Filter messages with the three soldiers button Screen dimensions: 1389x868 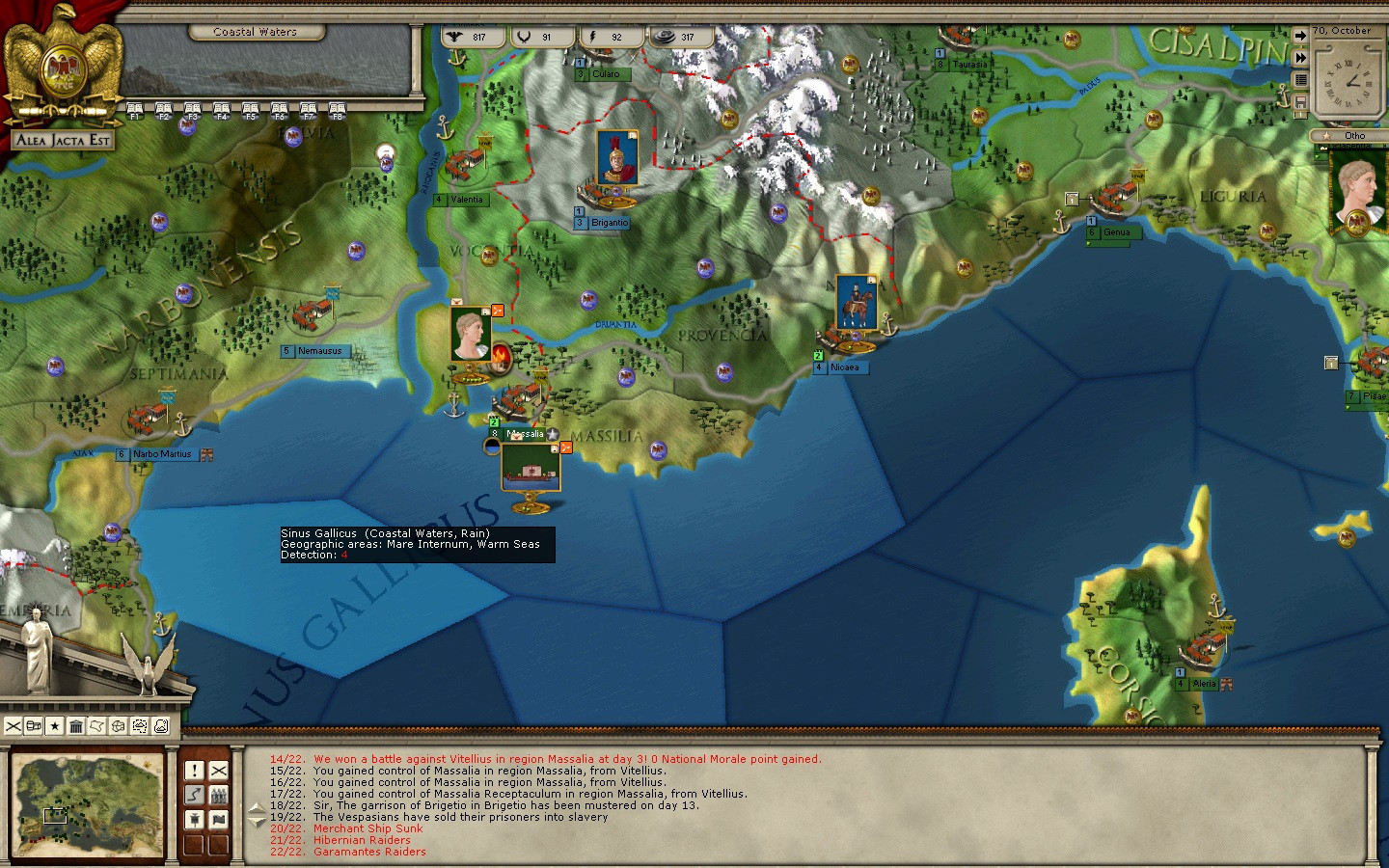point(219,795)
